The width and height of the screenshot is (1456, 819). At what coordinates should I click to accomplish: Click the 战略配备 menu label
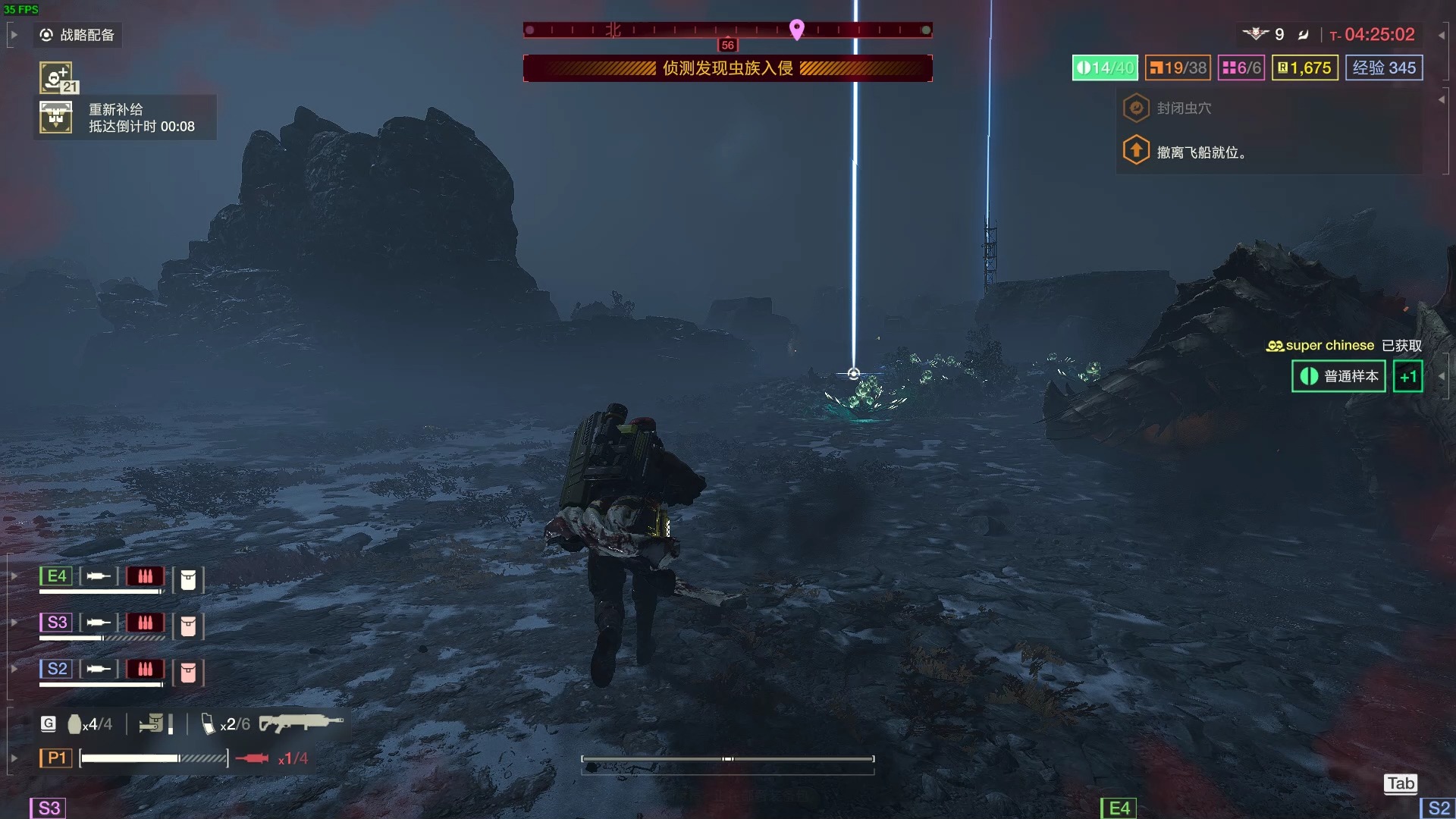pos(85,35)
